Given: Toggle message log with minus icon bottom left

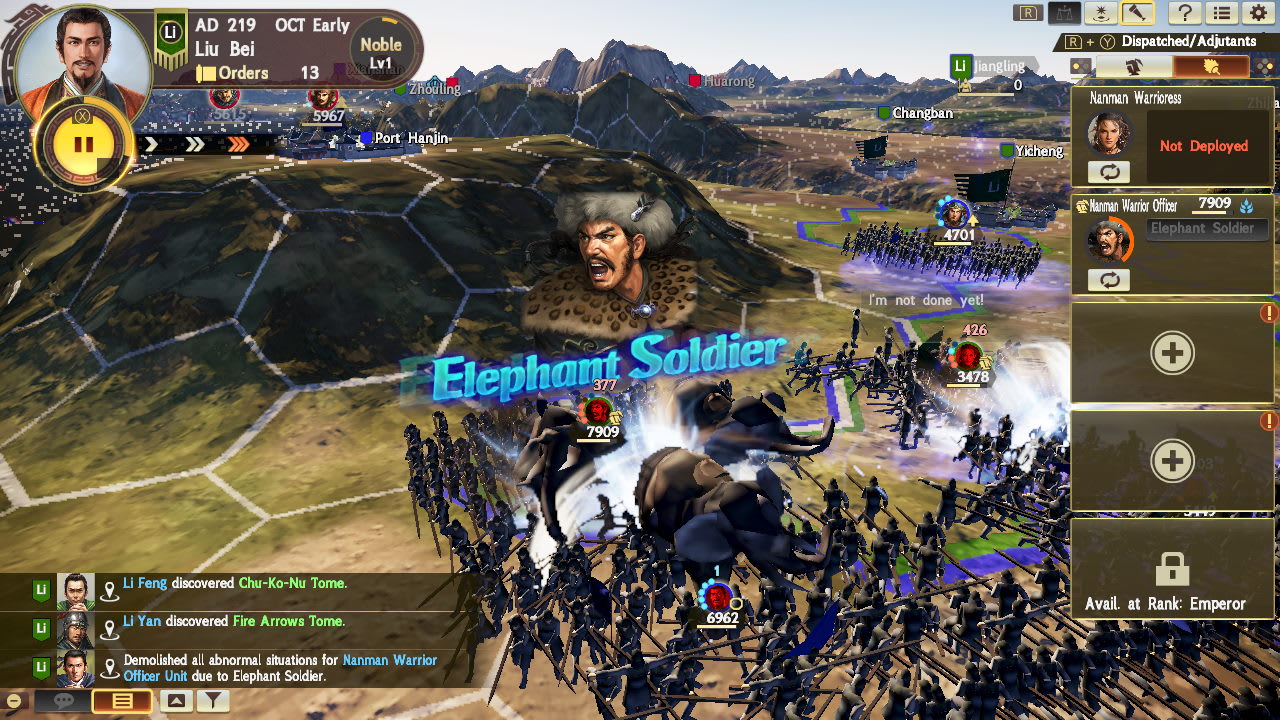Looking at the screenshot, I should coord(13,701).
